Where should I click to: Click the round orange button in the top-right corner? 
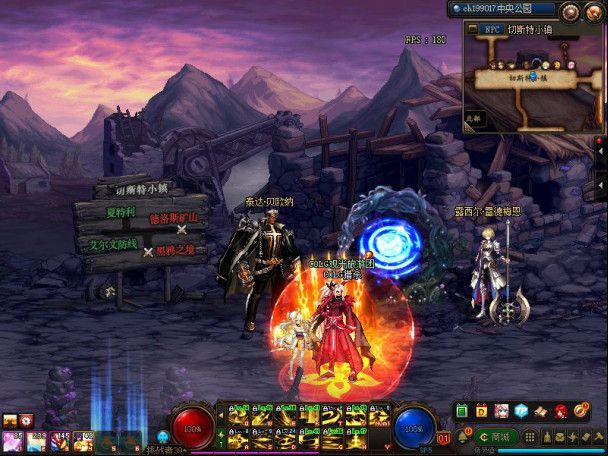(x=595, y=11)
